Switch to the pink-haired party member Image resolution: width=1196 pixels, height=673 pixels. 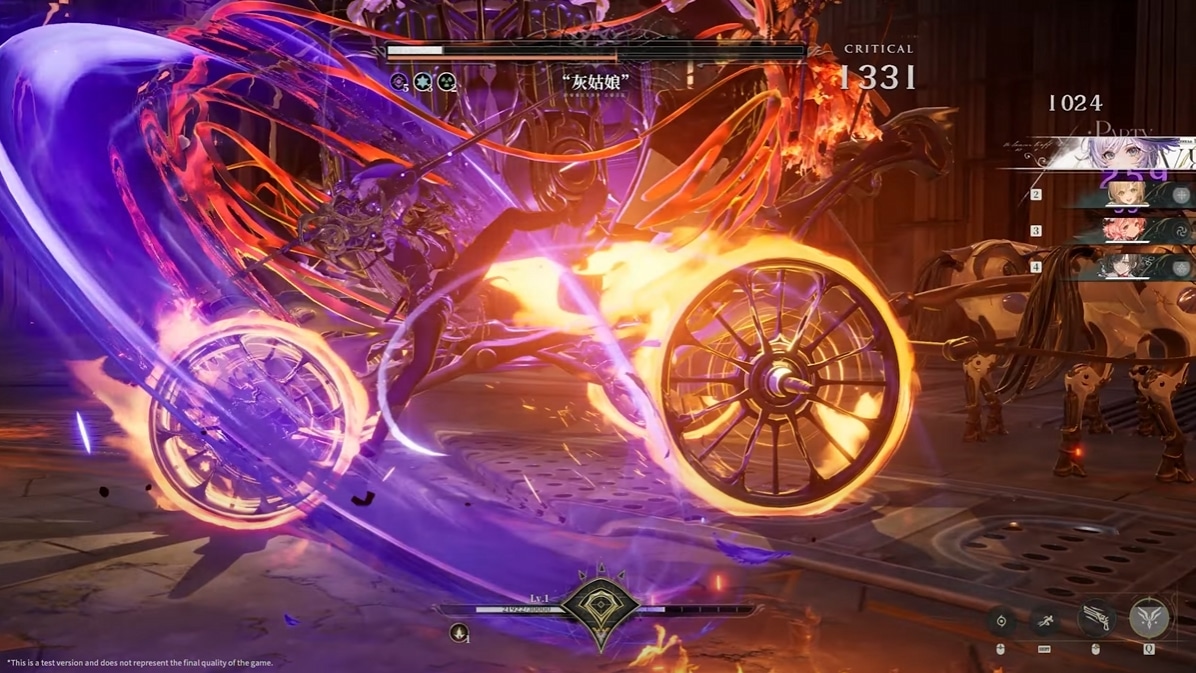(x=1130, y=231)
